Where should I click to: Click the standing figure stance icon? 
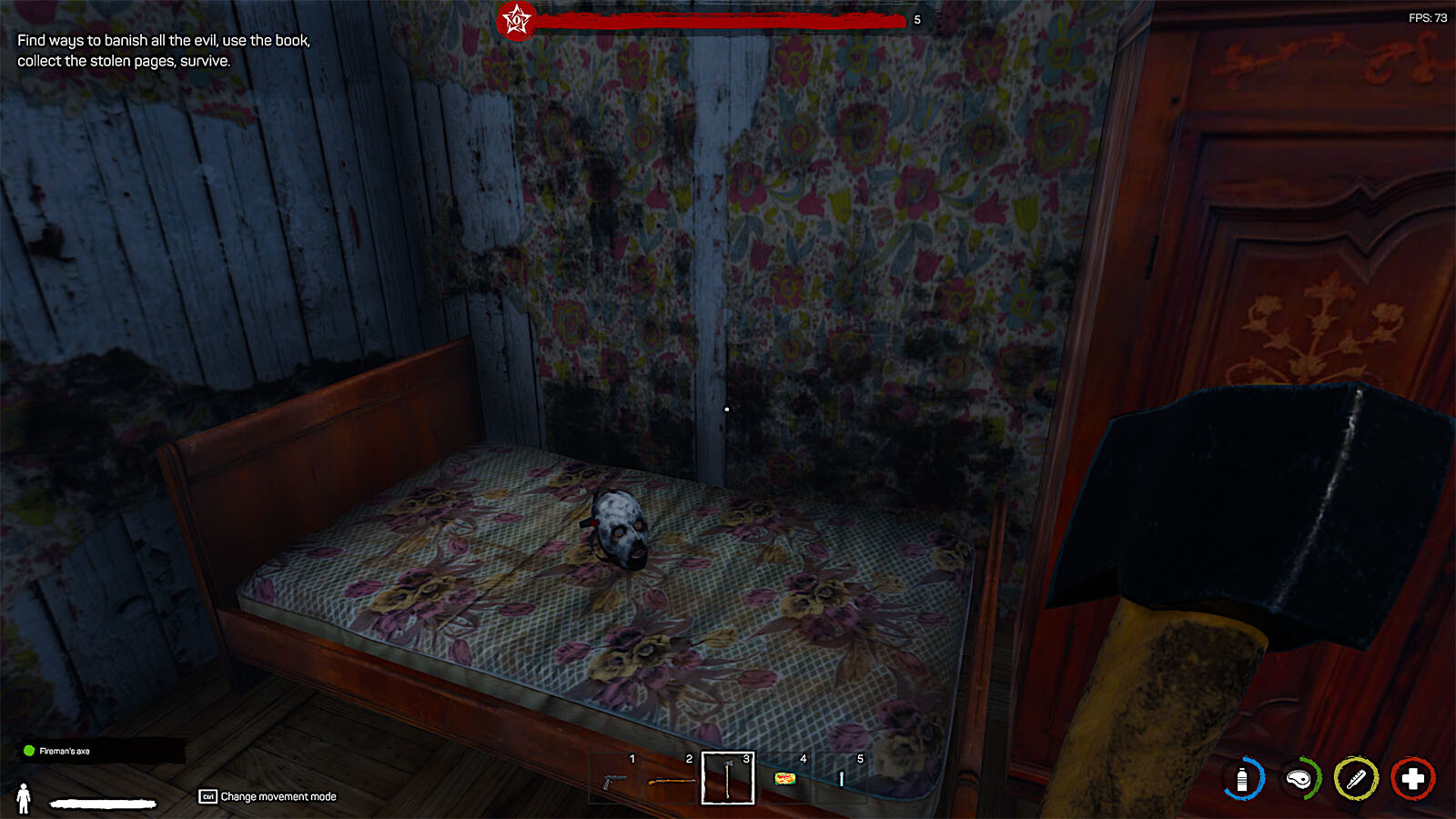tap(24, 798)
